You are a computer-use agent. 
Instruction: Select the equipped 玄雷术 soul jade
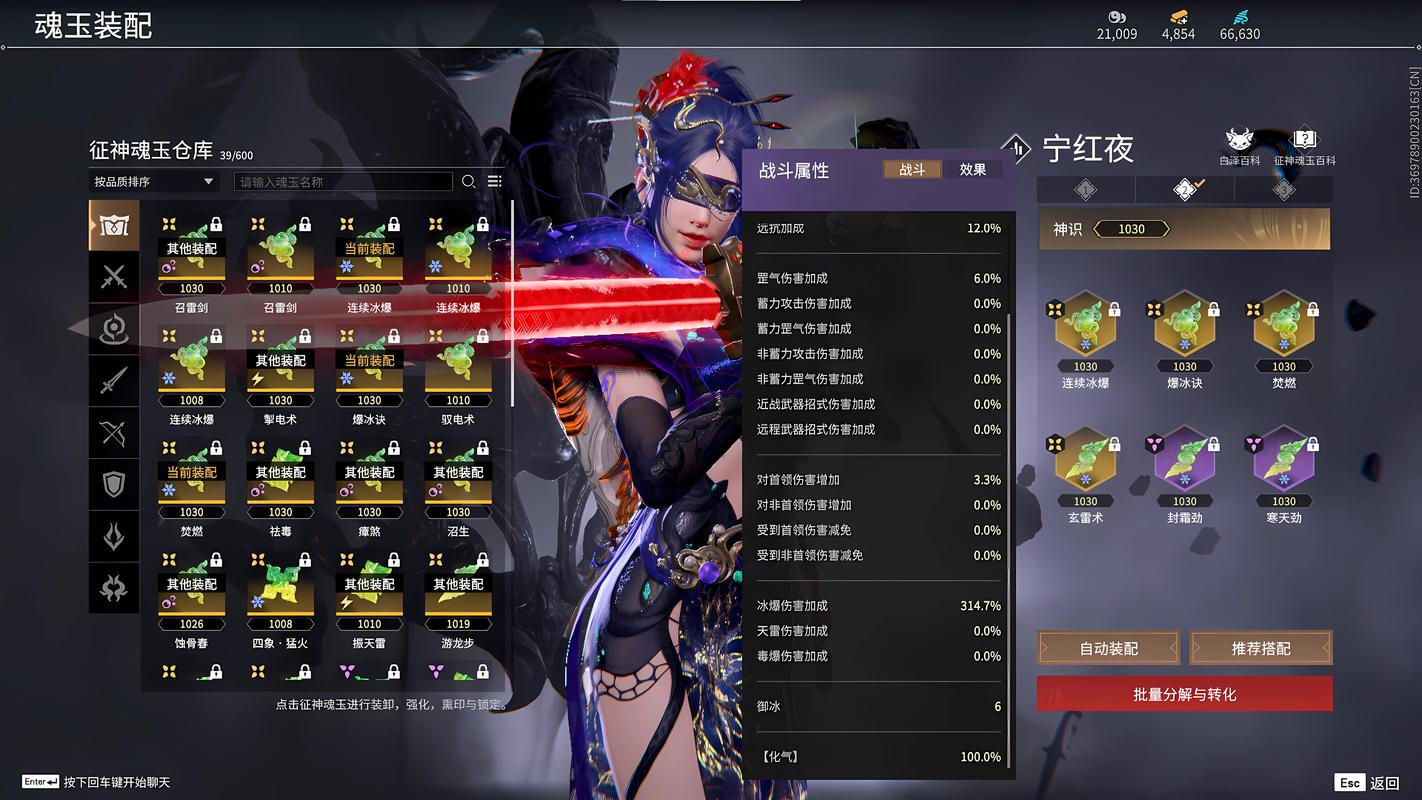coord(1085,467)
